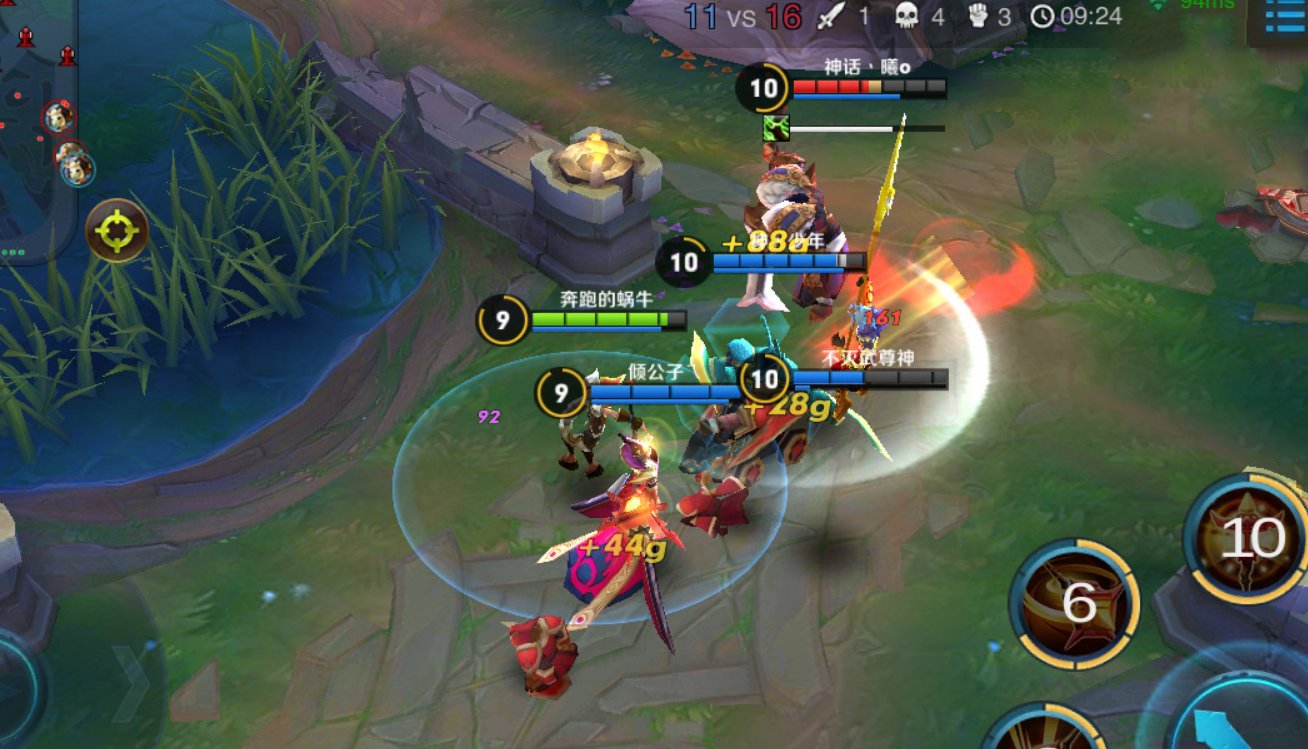Tap the level 10 badge of 不灭武尊神
The height and width of the screenshot is (749, 1308).
point(765,379)
